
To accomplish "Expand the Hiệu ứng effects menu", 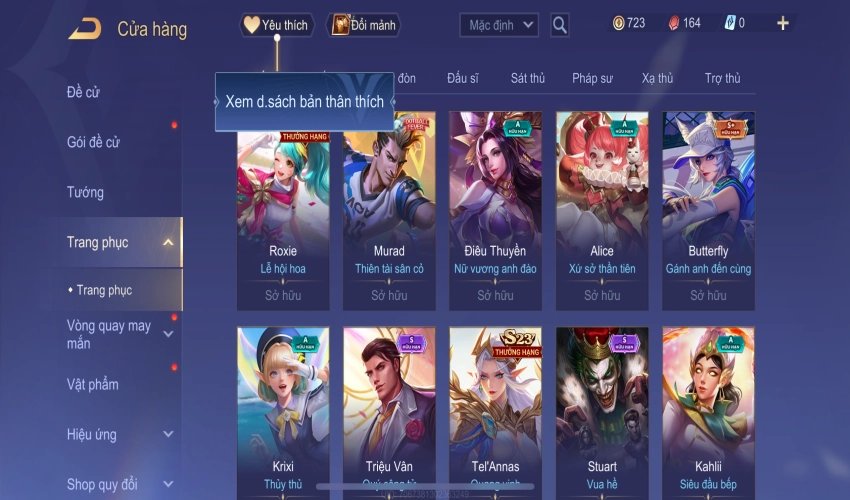I will (168, 434).
